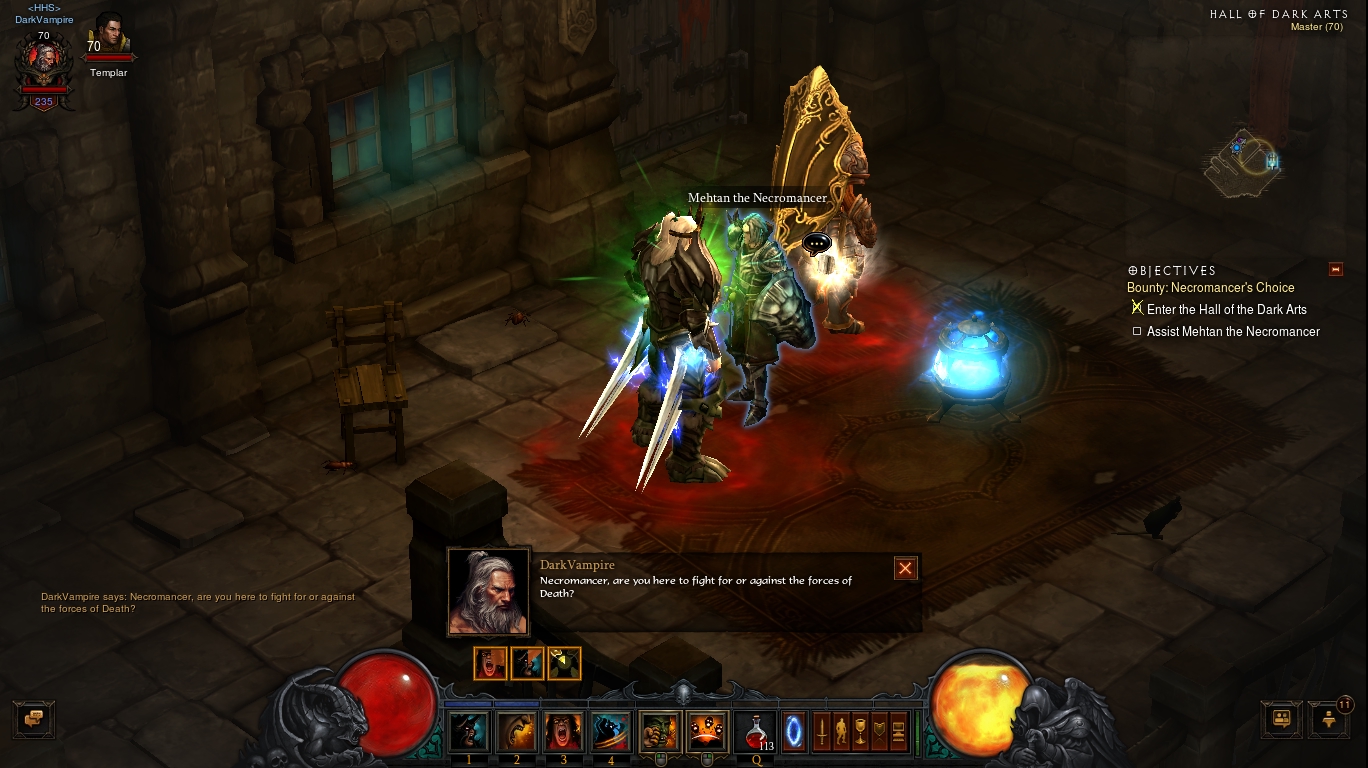1368x768 pixels.
Task: Use the red health potion slot
Action: 755,732
